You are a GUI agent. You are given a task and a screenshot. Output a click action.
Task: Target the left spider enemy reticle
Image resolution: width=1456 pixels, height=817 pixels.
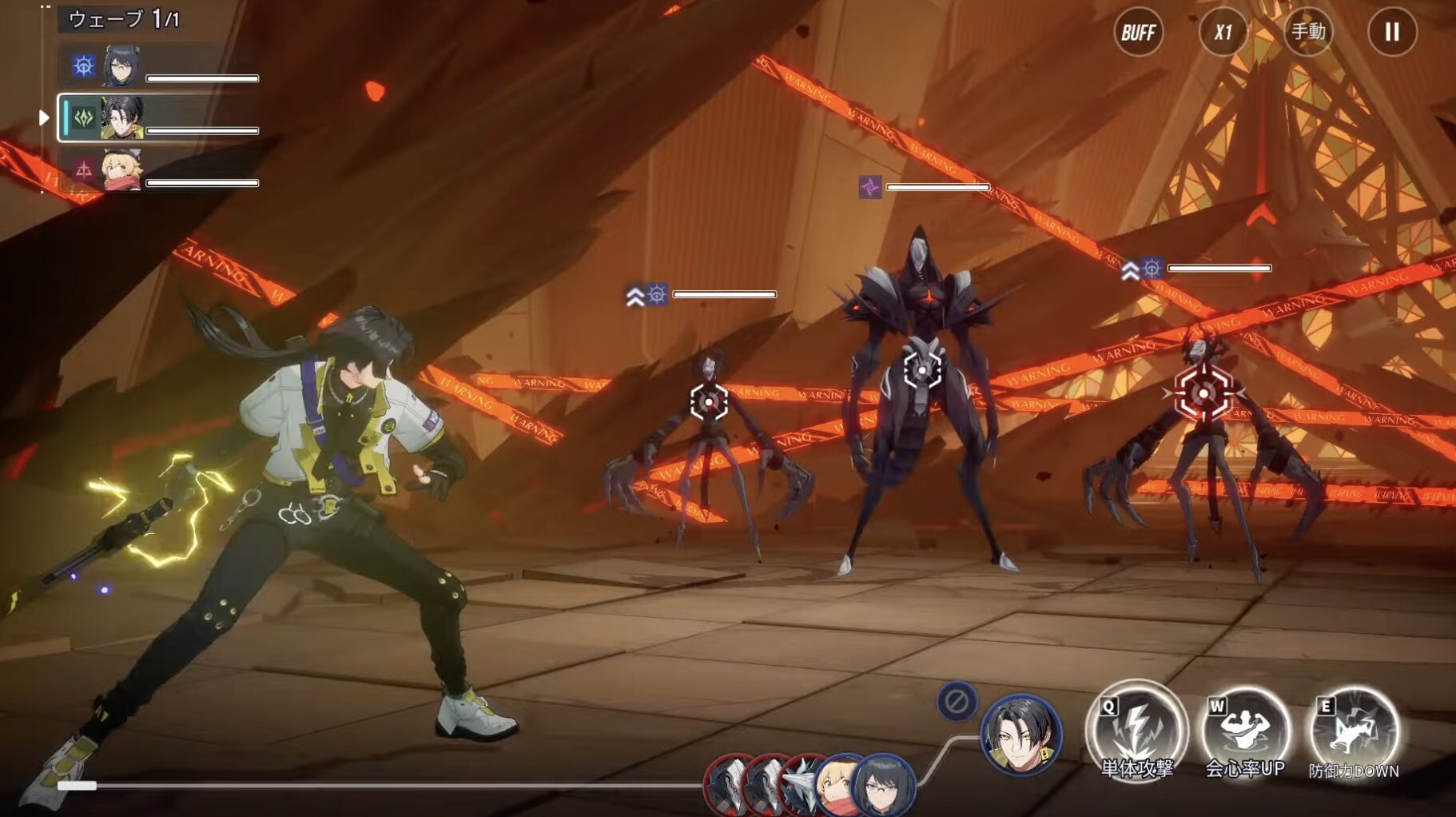tap(709, 401)
